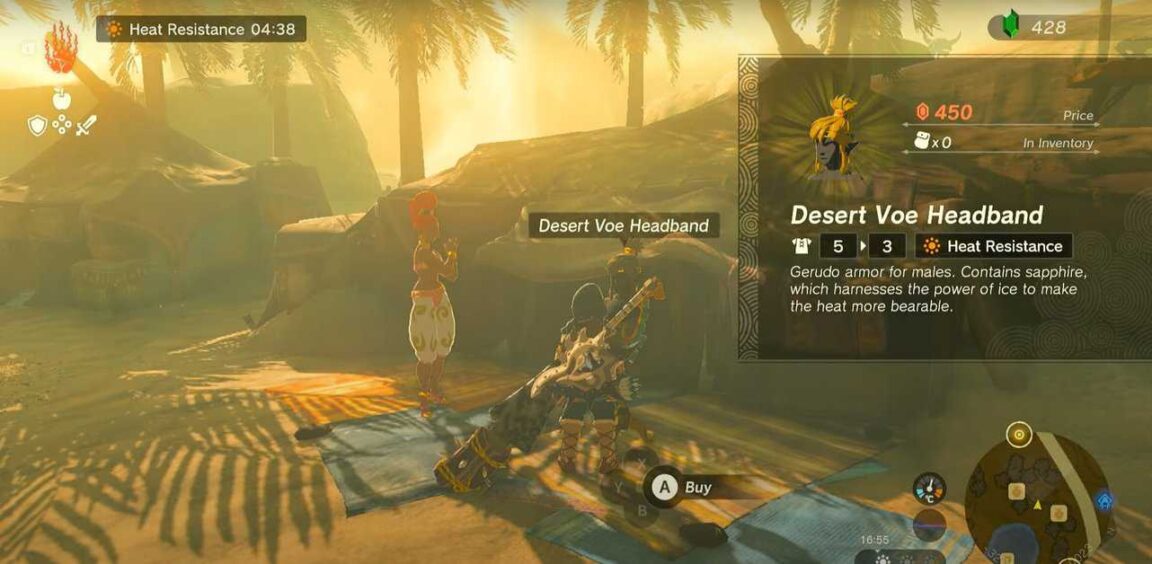
Task: Click the Heat Resistance status effect badge
Action: pyautogui.click(x=201, y=29)
